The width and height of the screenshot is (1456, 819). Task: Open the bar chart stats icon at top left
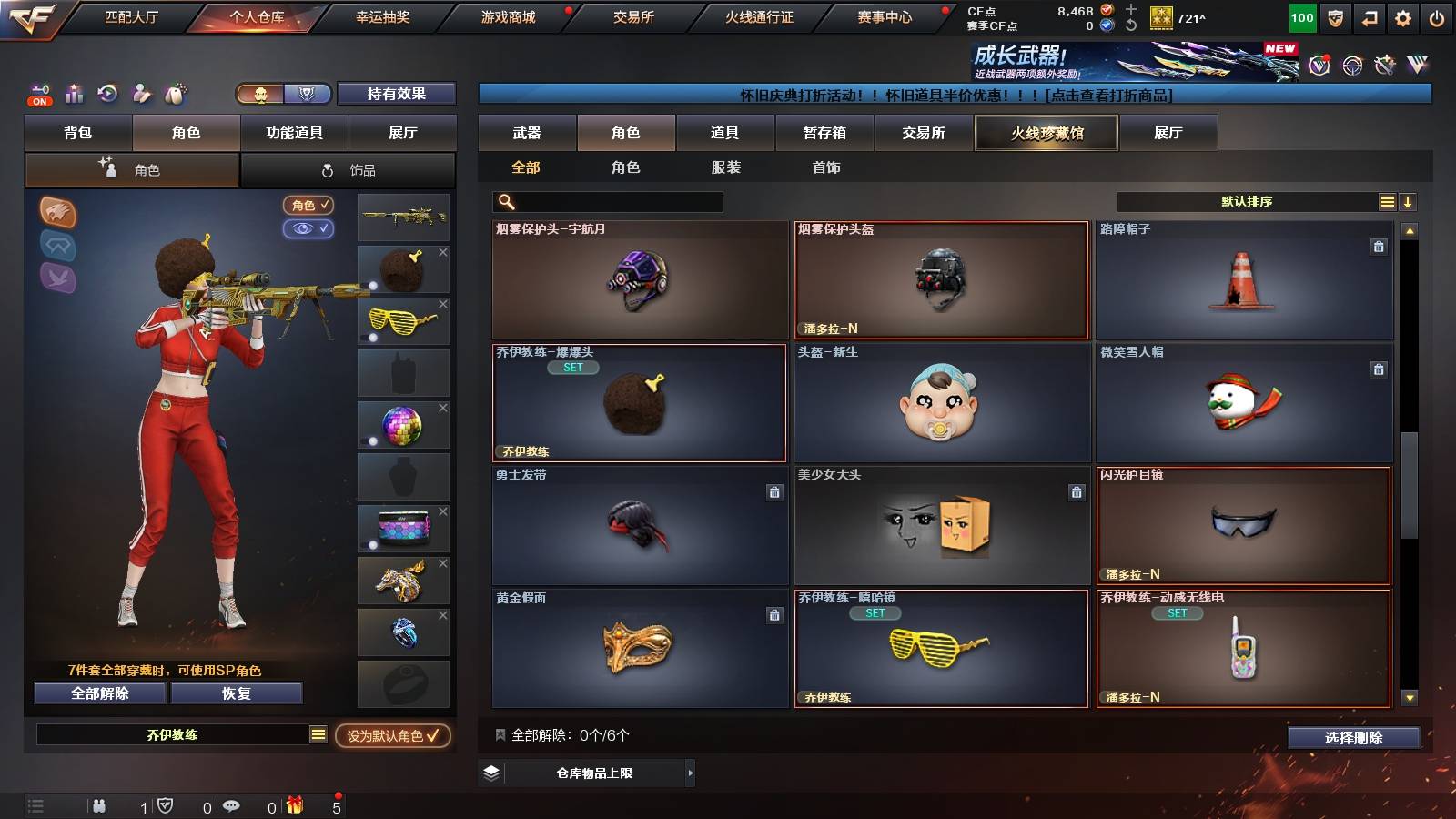click(x=74, y=94)
